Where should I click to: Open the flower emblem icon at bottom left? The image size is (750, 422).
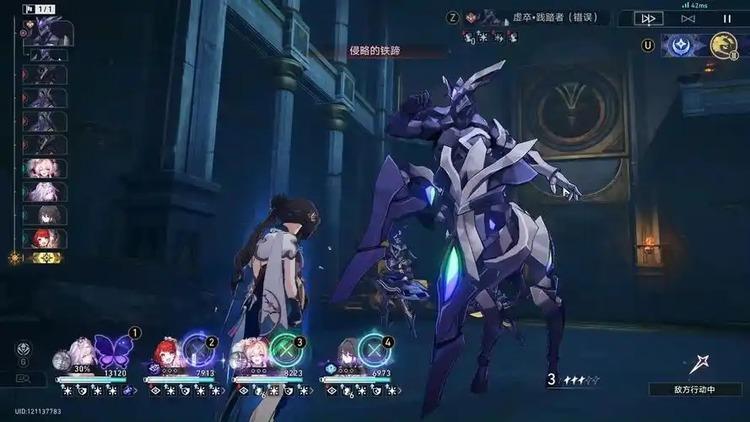[x=24, y=350]
